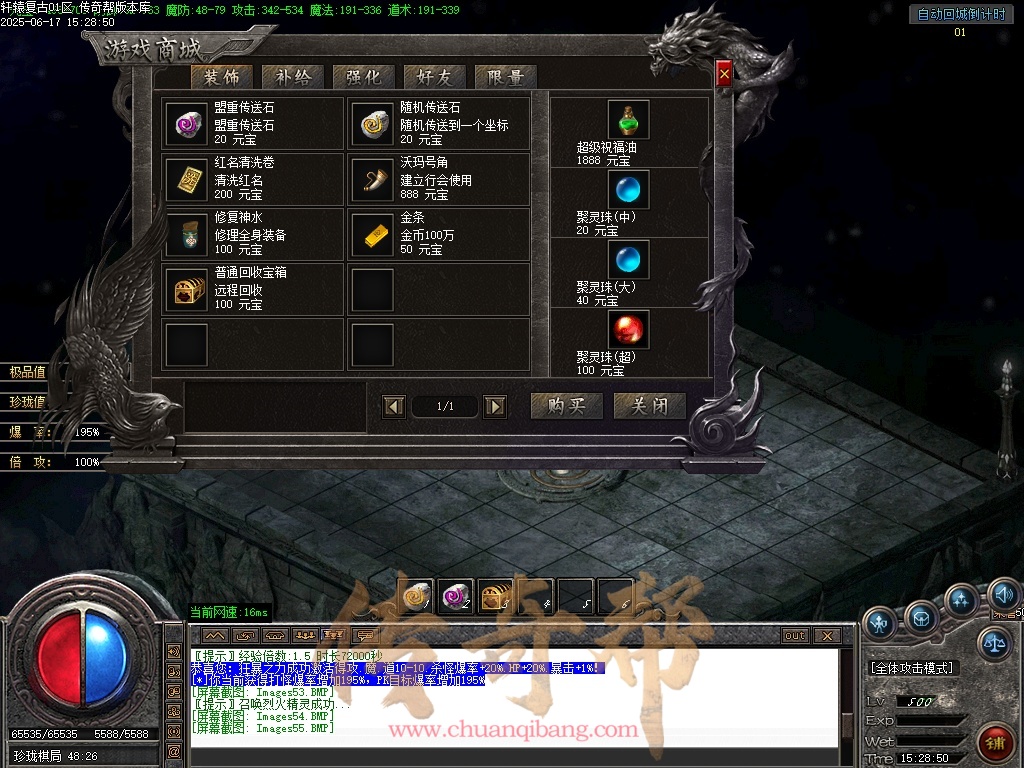The image size is (1024, 768).
Task: Pick the 沃玛号角 horn item
Action: tap(372, 179)
